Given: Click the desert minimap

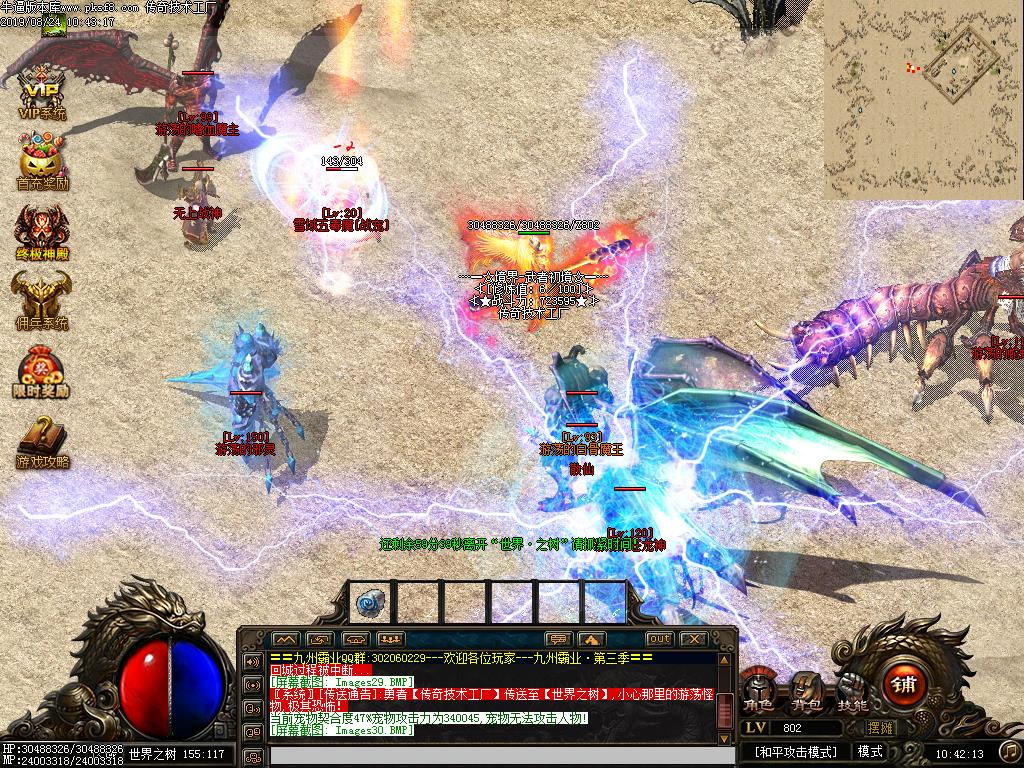Looking at the screenshot, I should (x=923, y=100).
